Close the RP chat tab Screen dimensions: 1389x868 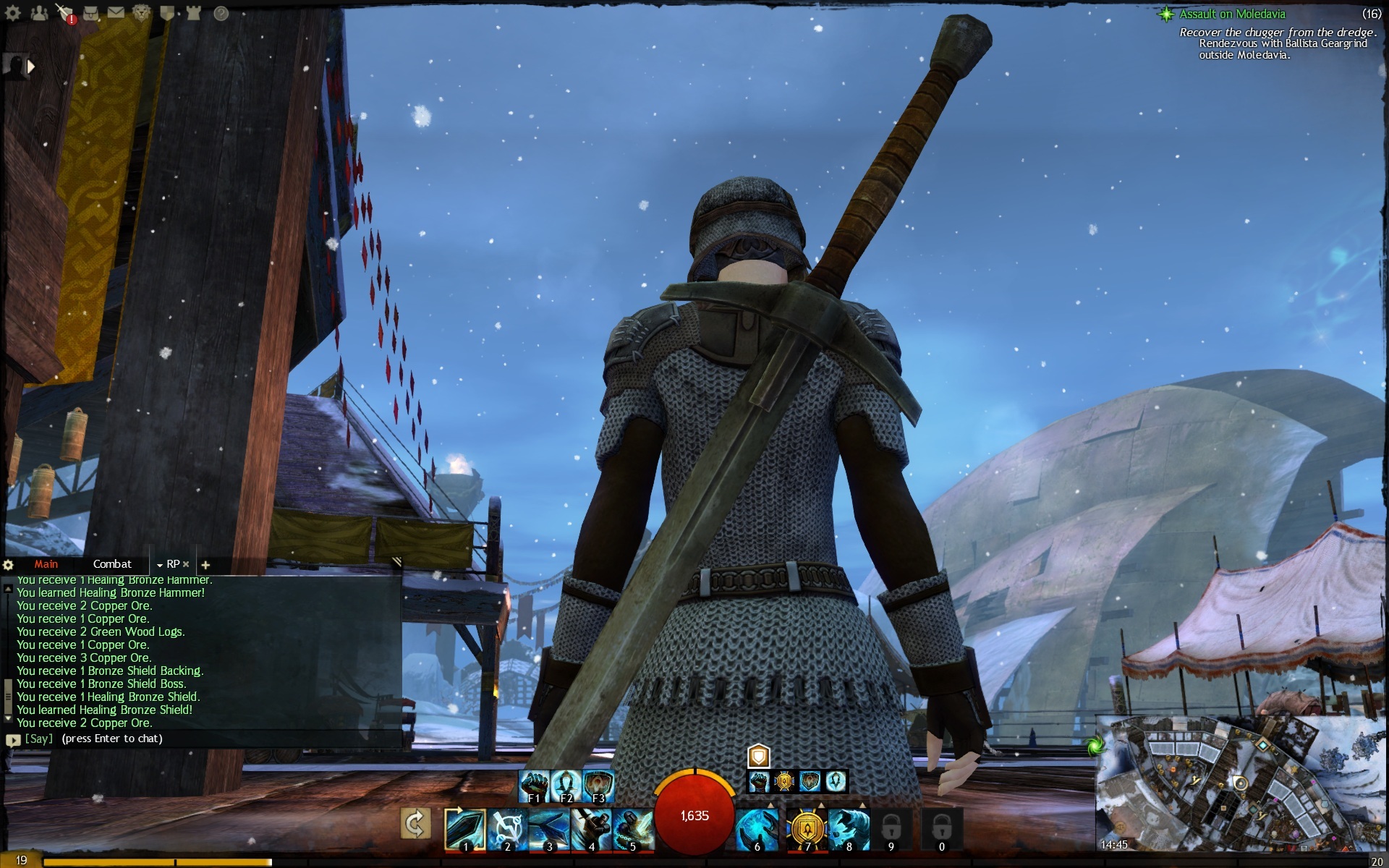186,564
